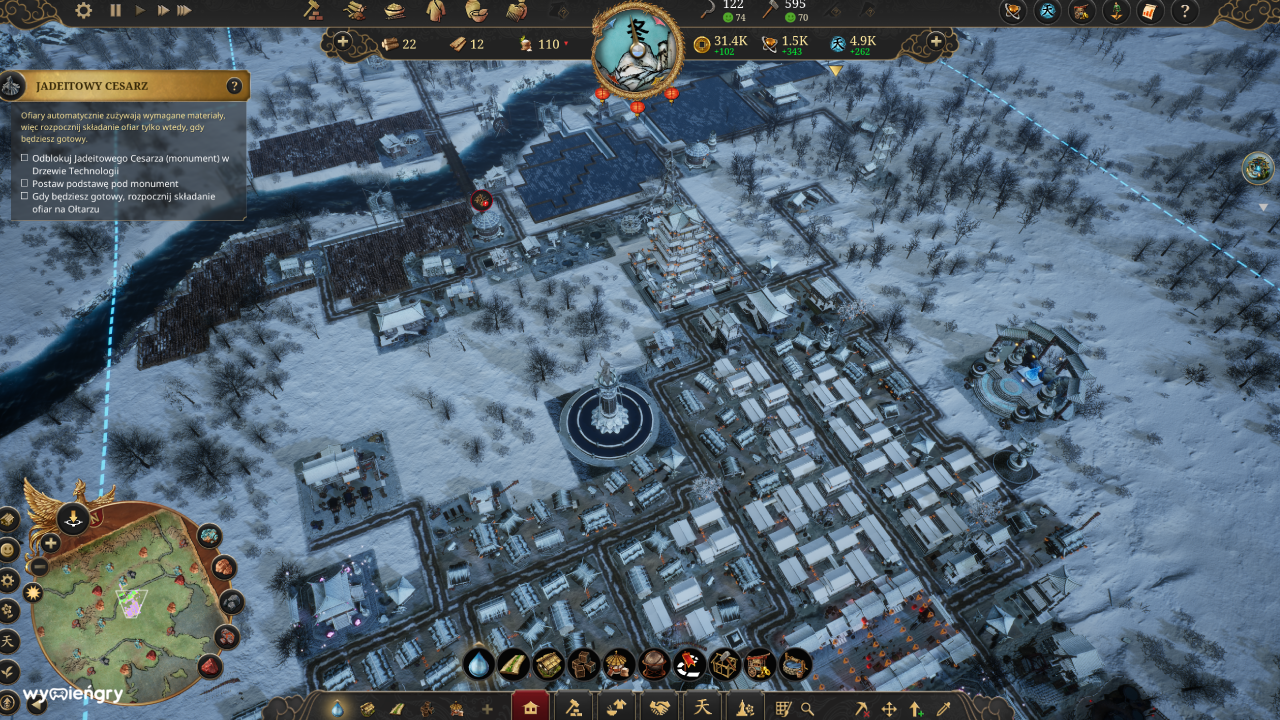Click the Jadeitowy Cesarz panel help button
Screen dimensions: 1280x720
[235, 86]
